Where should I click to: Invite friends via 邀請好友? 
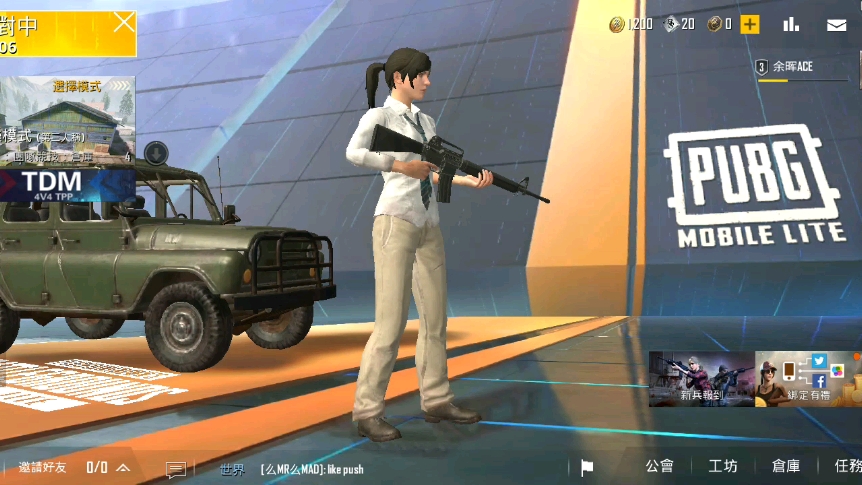click(x=42, y=467)
